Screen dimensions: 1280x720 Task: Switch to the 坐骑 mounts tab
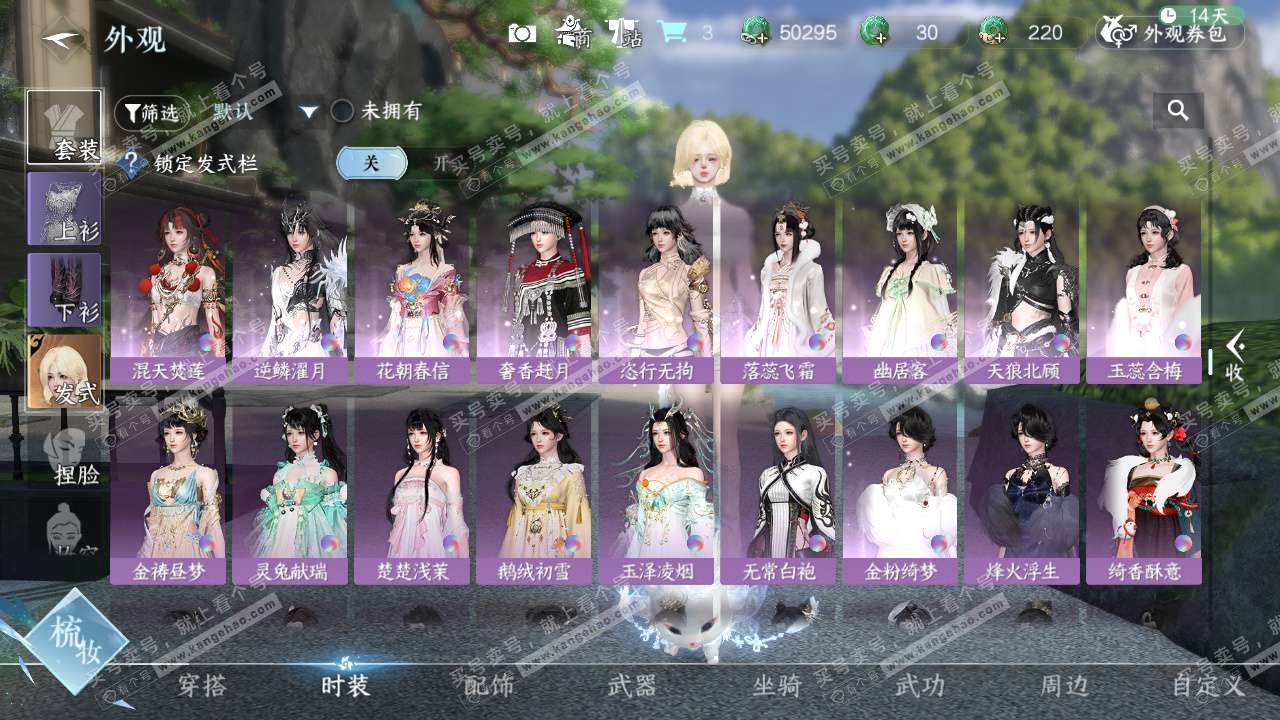click(777, 685)
